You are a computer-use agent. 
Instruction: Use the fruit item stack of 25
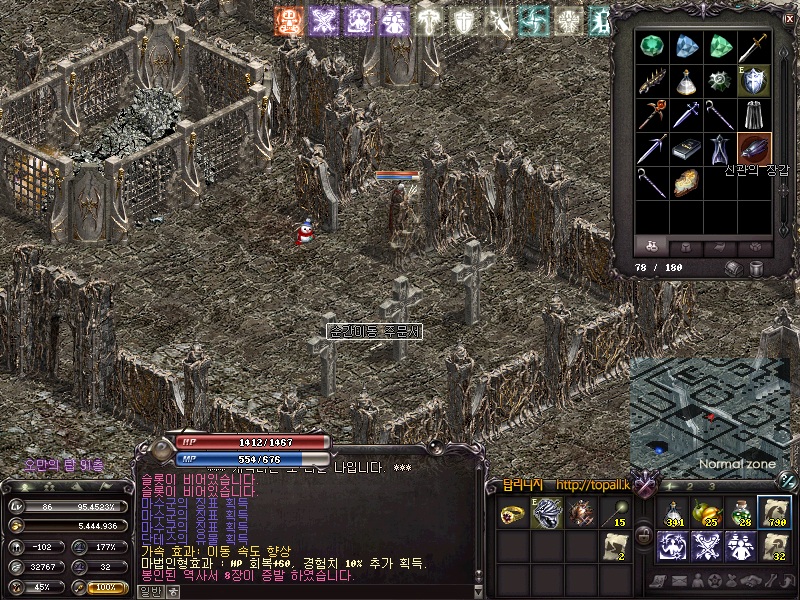(x=706, y=512)
